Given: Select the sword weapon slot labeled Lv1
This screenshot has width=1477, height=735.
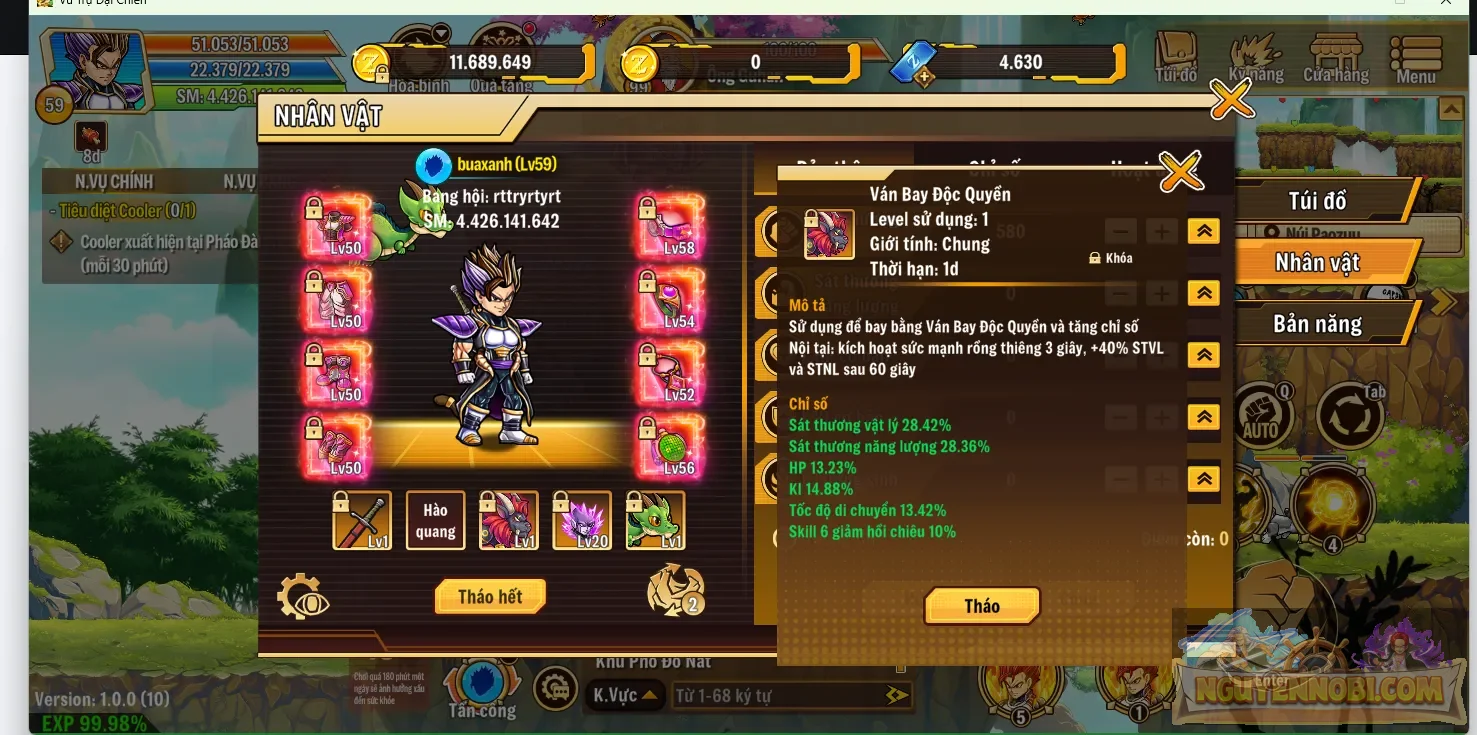Looking at the screenshot, I should click(x=361, y=520).
